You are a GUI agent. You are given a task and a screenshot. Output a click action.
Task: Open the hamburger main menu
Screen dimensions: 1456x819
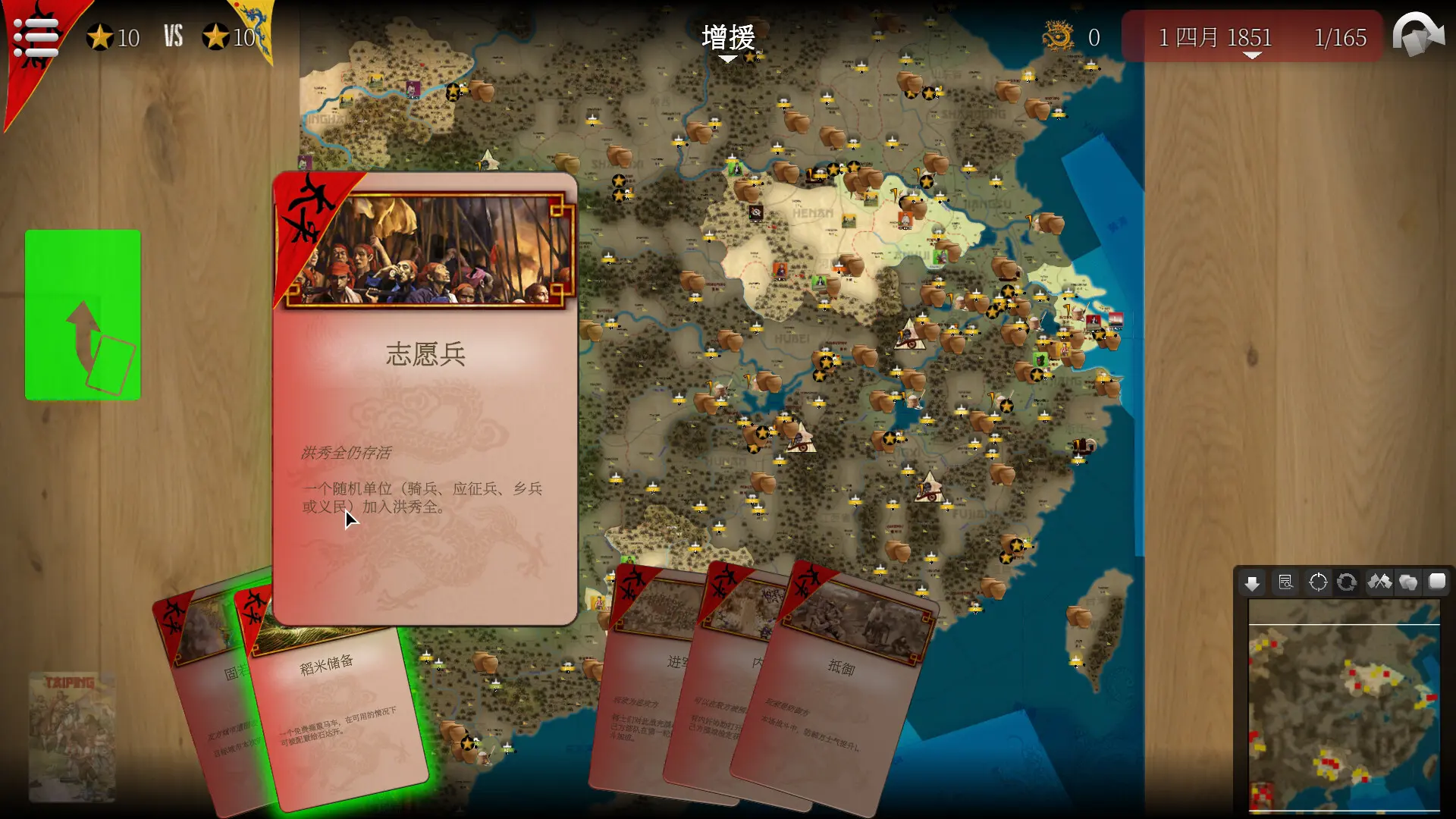click(36, 36)
